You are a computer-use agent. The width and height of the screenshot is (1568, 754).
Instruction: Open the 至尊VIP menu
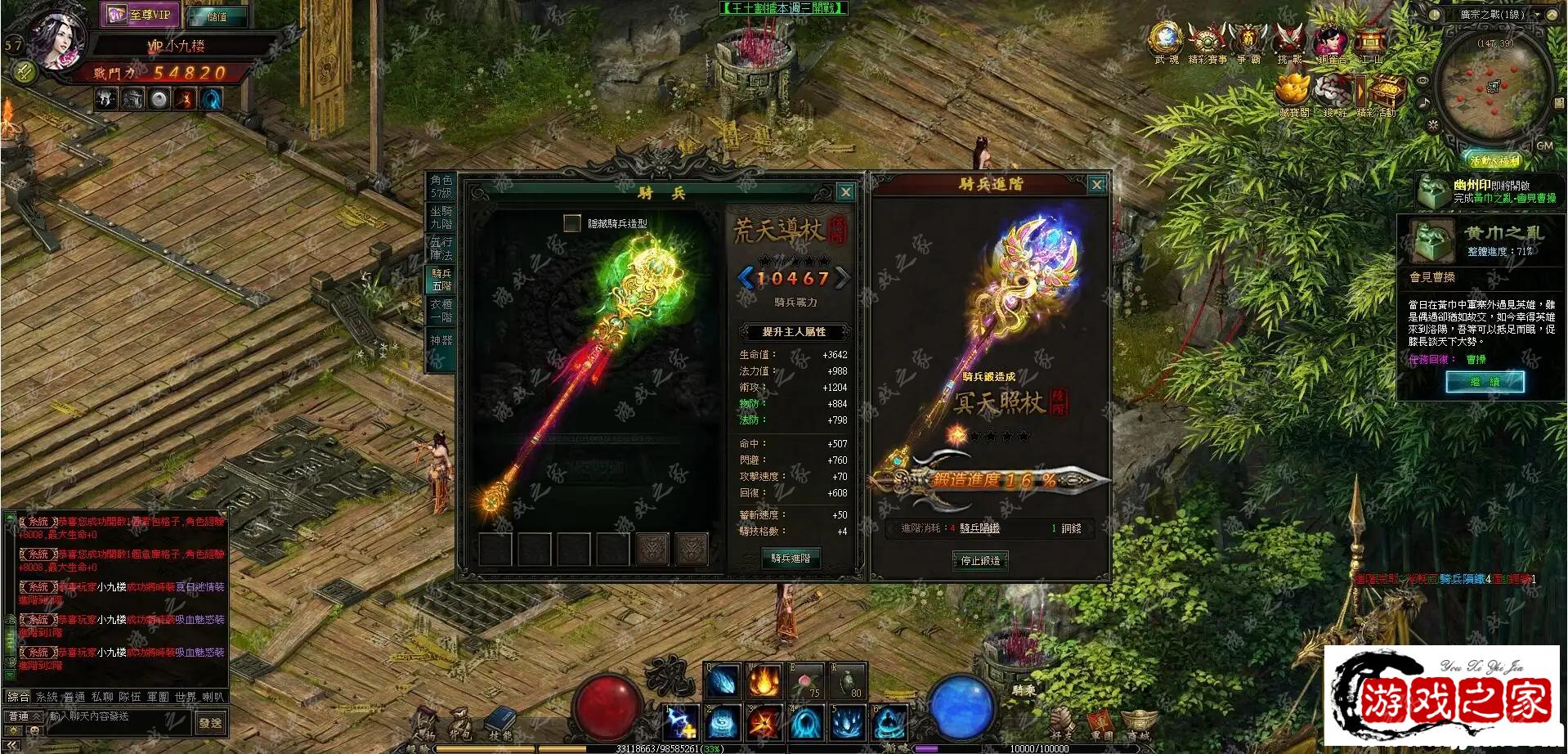pos(141,14)
